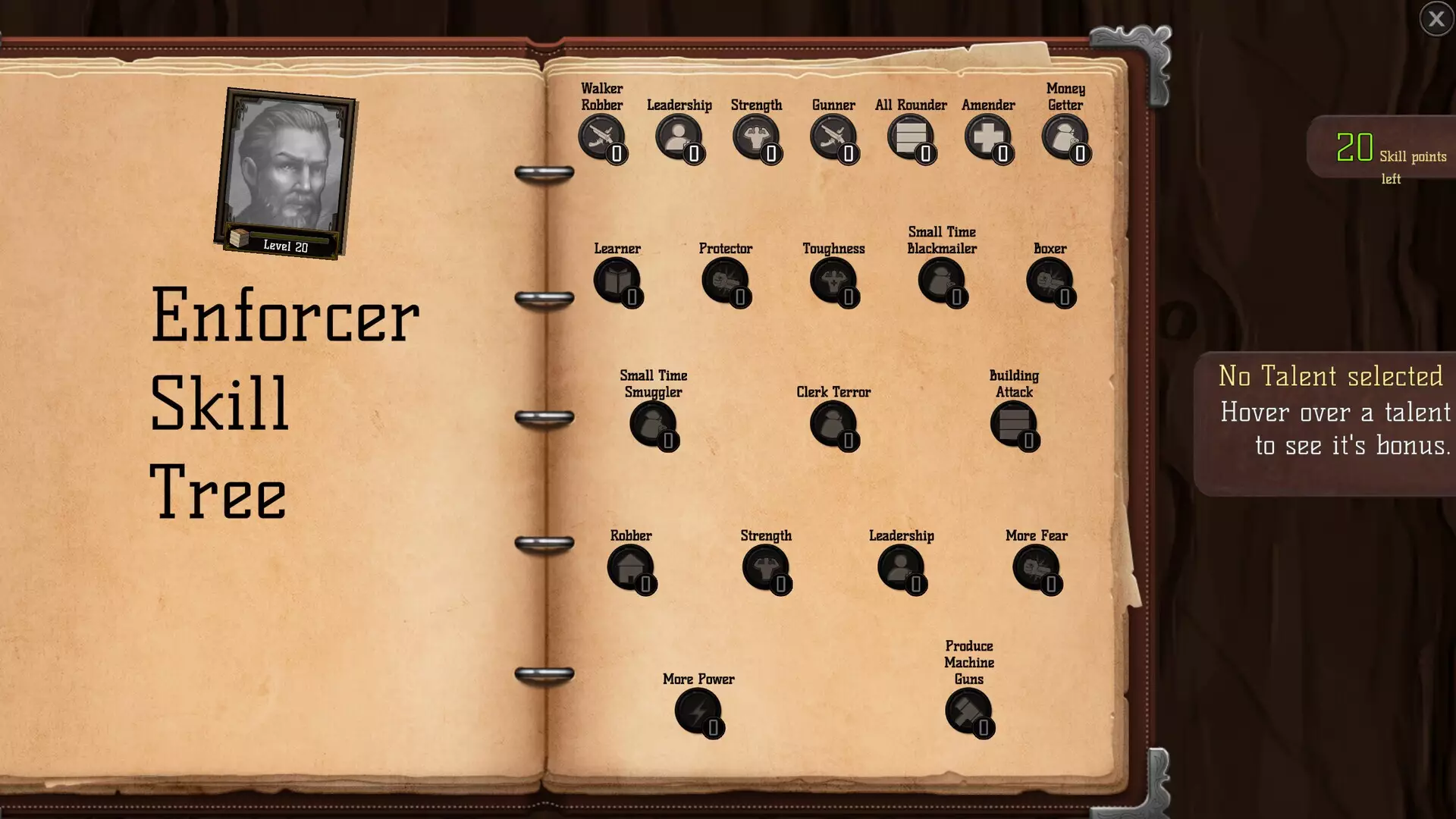Select the Protector skill node
Image resolution: width=1456 pixels, height=819 pixels.
[726, 281]
